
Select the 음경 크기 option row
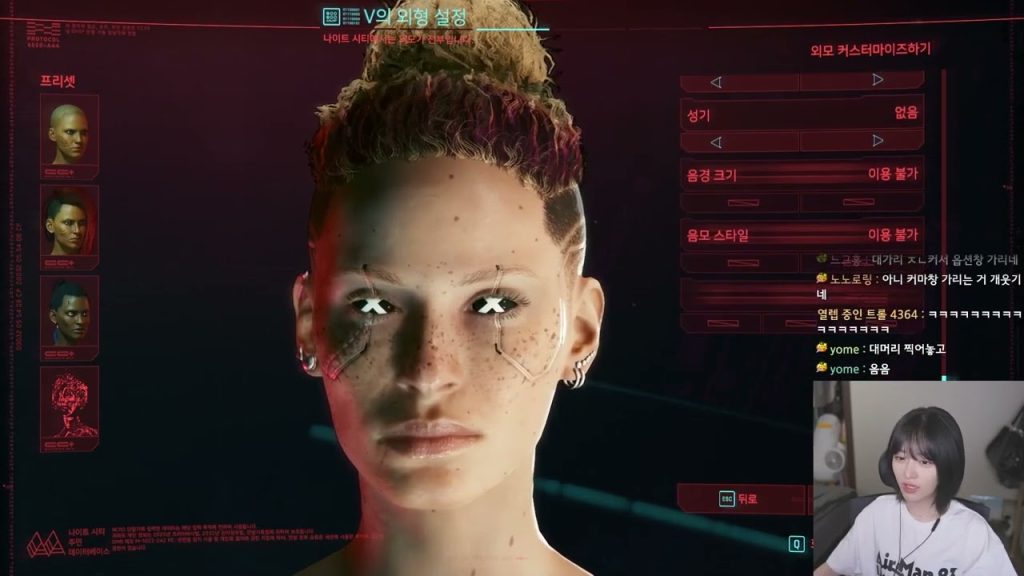tap(801, 174)
